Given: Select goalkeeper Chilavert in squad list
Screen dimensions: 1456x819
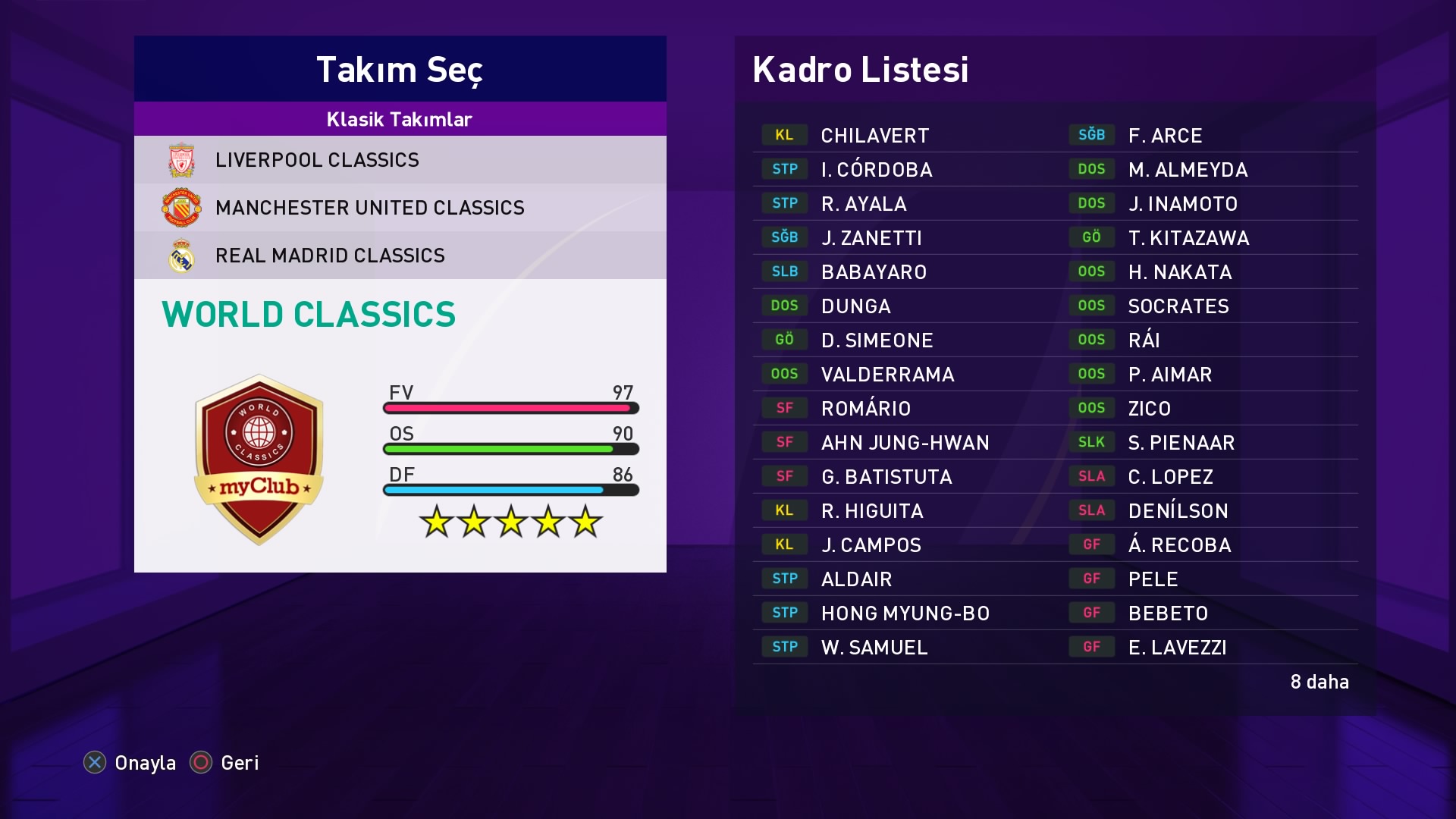Looking at the screenshot, I should [x=874, y=136].
